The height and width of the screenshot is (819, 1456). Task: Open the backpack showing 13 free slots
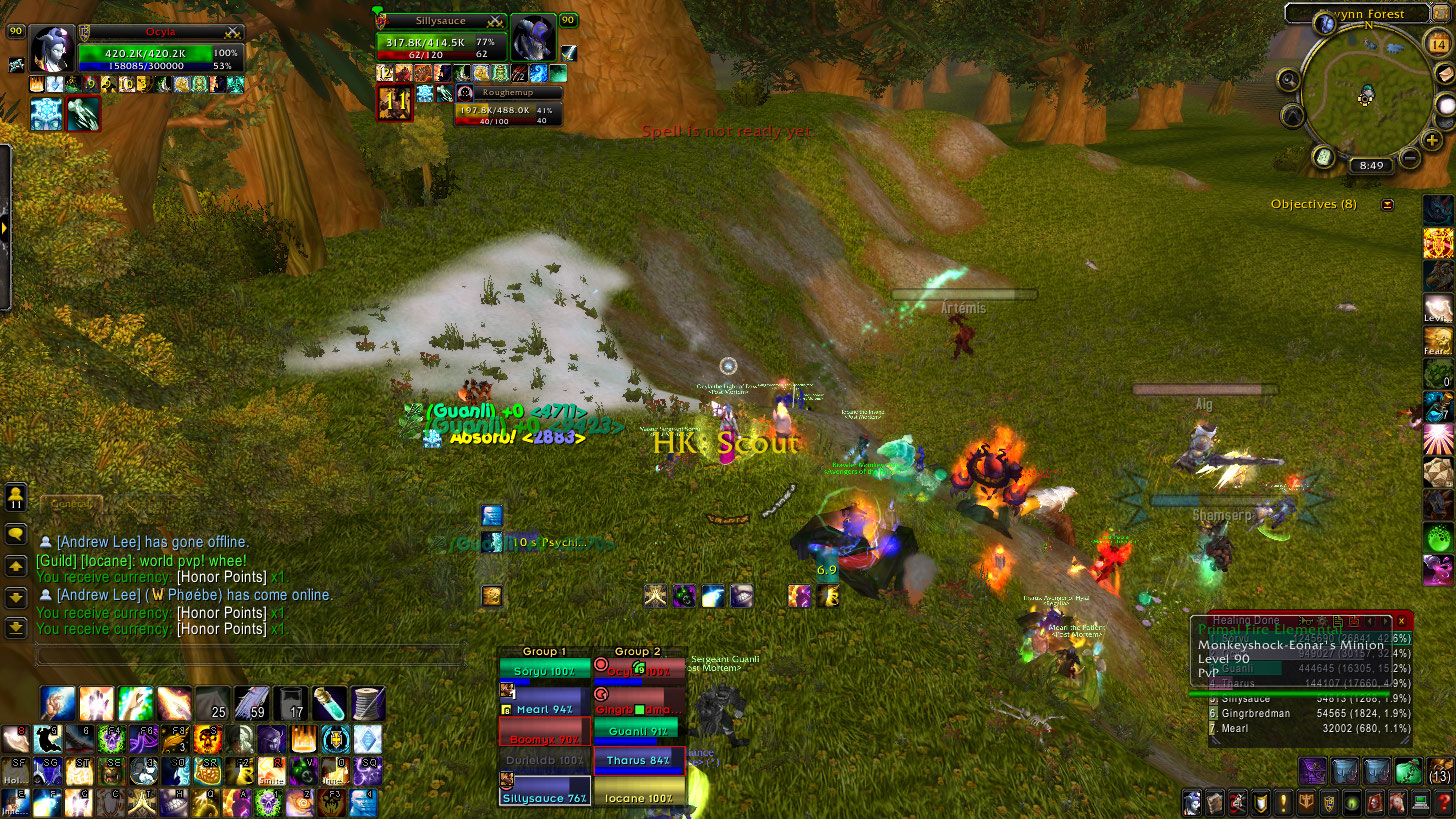pos(1440,770)
